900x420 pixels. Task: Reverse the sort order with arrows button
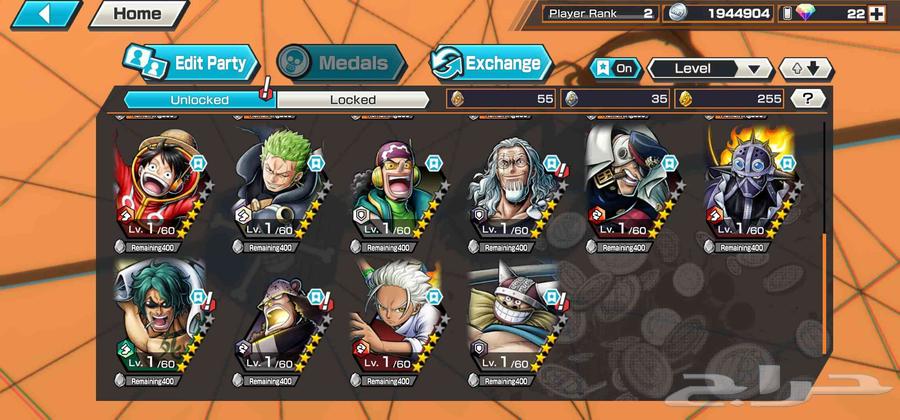tap(805, 68)
